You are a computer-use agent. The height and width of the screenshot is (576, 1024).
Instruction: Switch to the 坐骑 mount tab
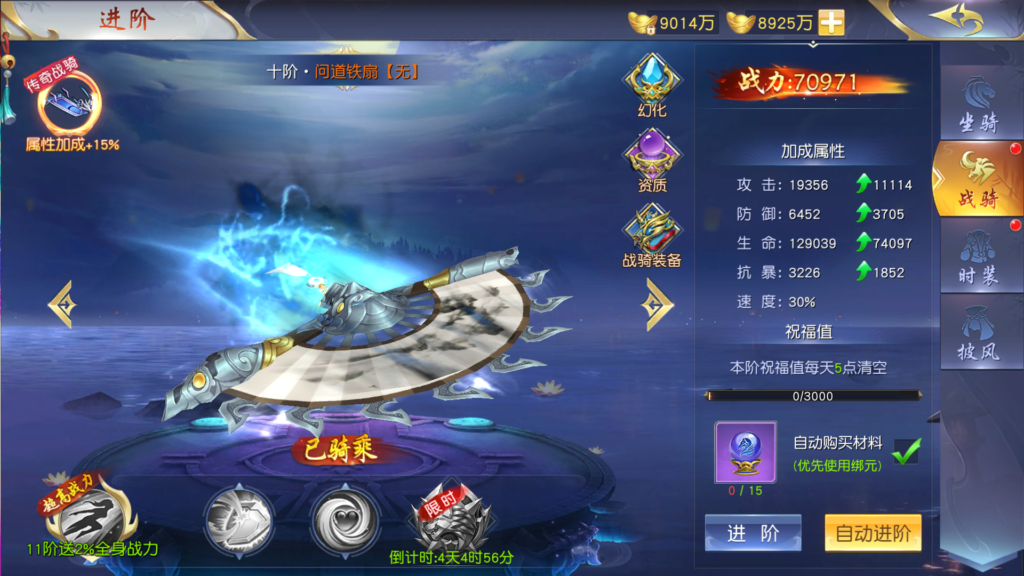(x=979, y=107)
